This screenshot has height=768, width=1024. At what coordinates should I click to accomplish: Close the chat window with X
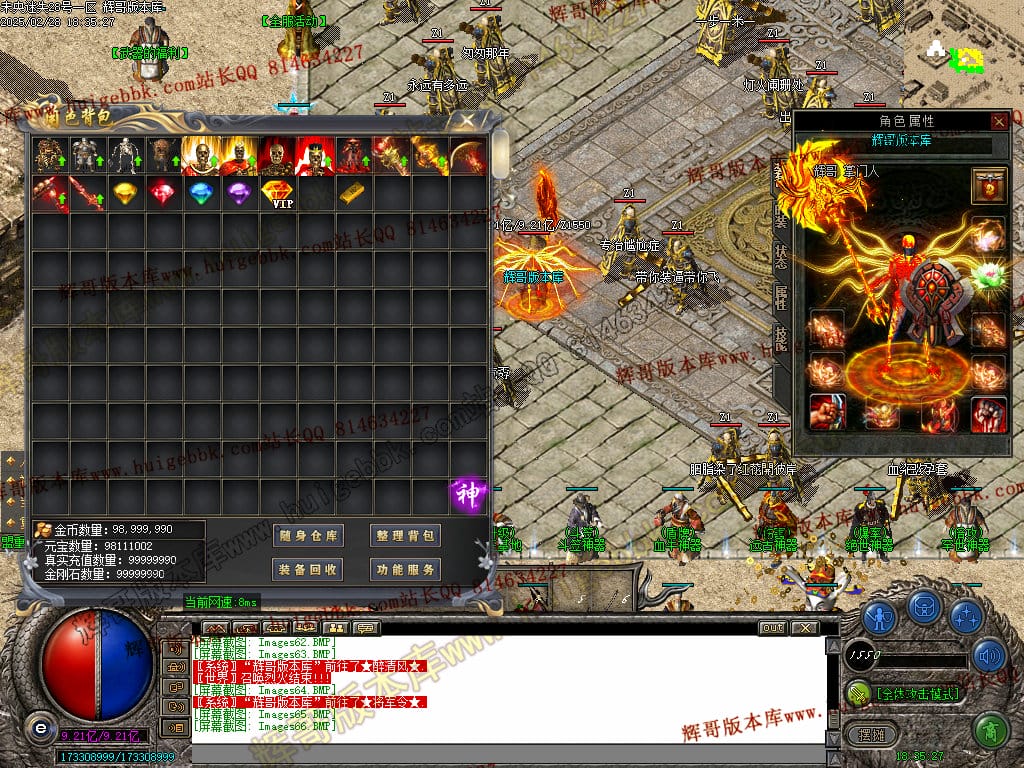[805, 628]
